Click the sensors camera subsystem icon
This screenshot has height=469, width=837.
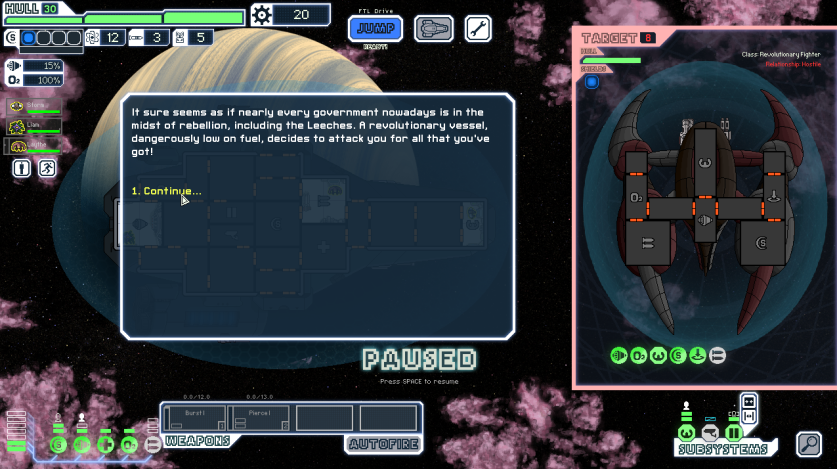click(710, 432)
